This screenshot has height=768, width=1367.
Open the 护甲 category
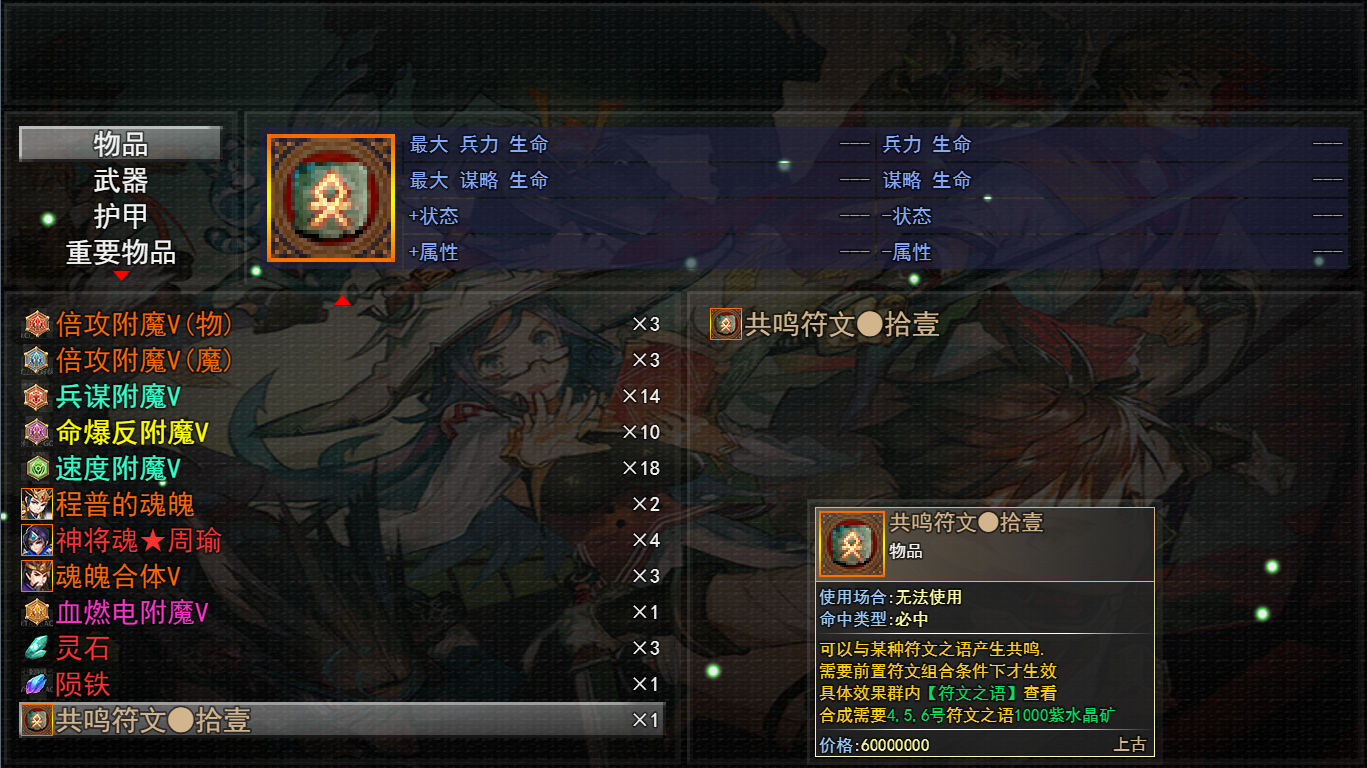click(x=118, y=217)
